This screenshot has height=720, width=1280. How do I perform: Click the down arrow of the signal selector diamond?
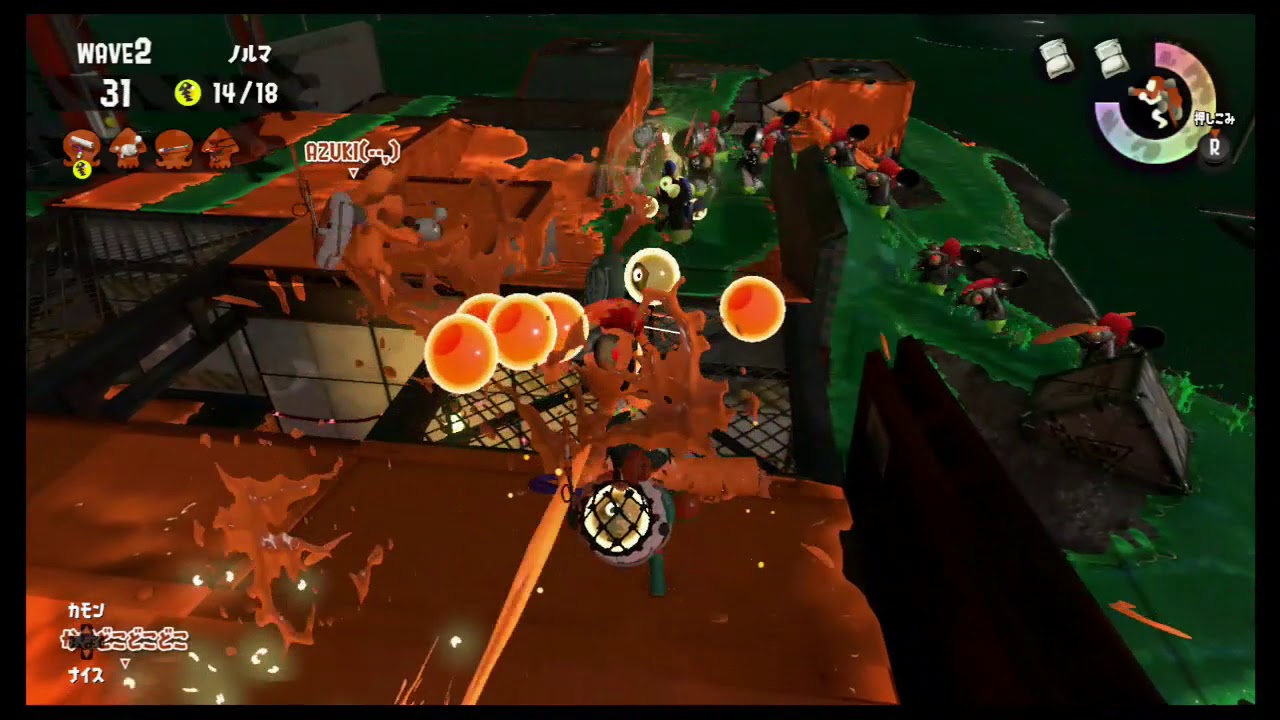[x=85, y=651]
